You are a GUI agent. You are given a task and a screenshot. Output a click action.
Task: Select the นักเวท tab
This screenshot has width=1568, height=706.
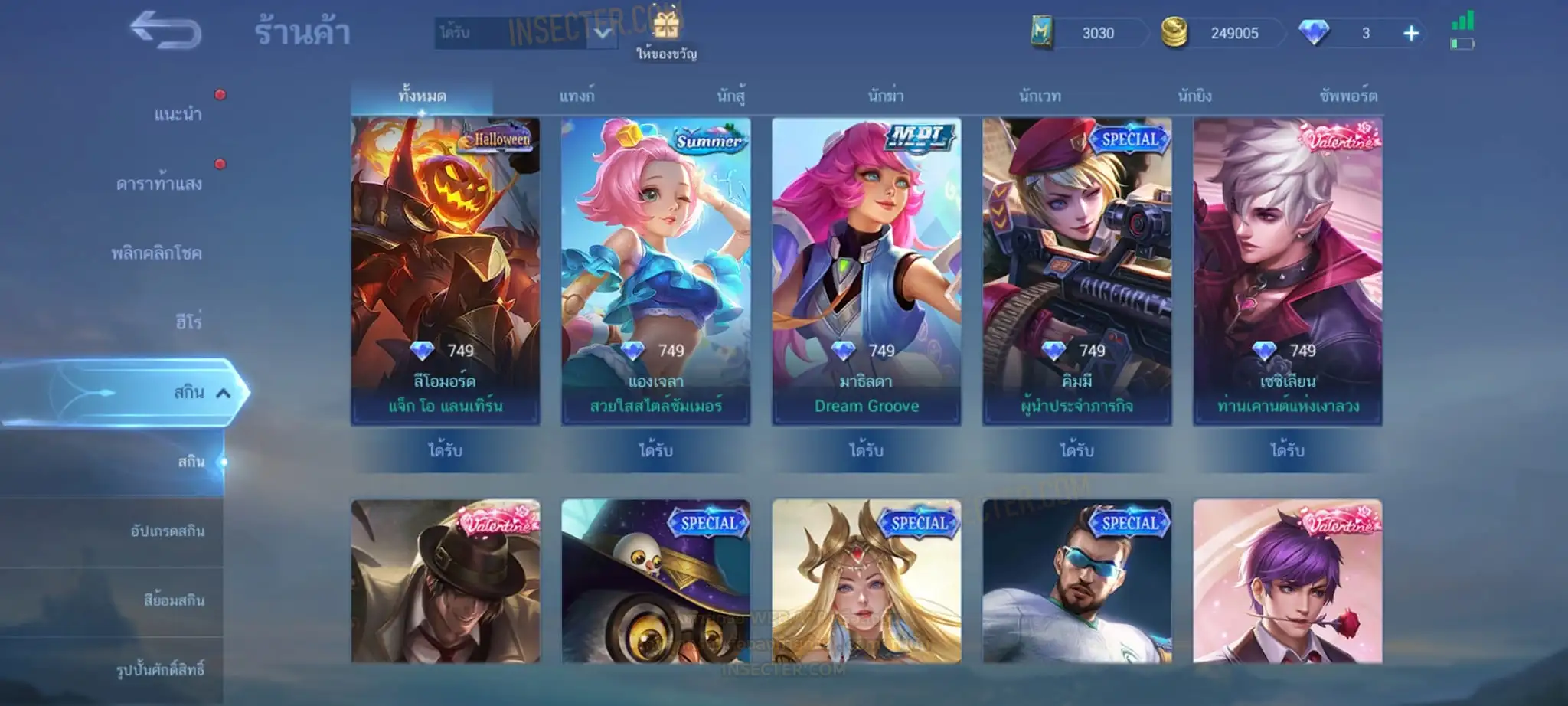1040,96
